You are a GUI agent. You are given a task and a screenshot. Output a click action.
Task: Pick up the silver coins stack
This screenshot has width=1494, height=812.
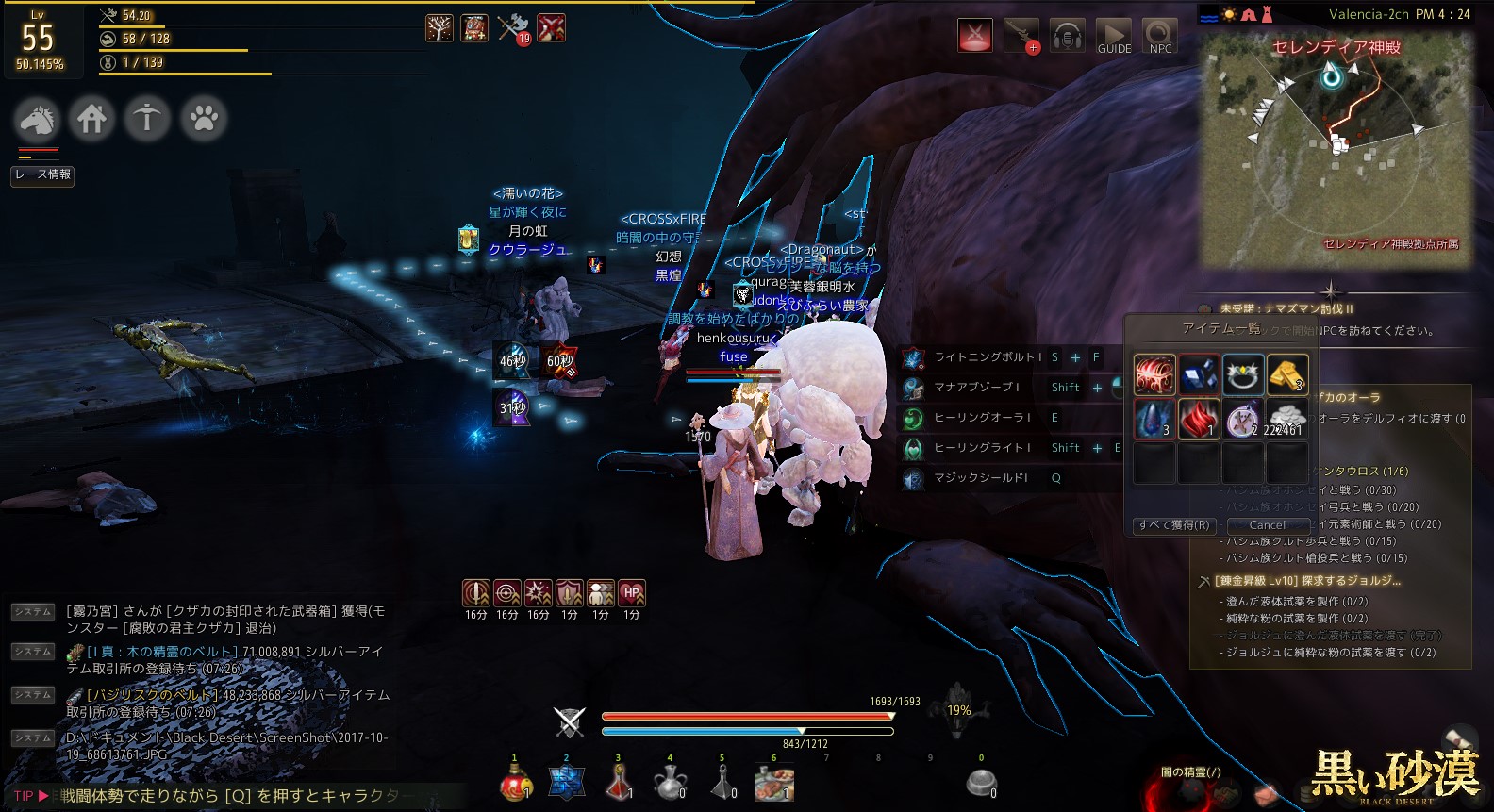[x=1287, y=420]
